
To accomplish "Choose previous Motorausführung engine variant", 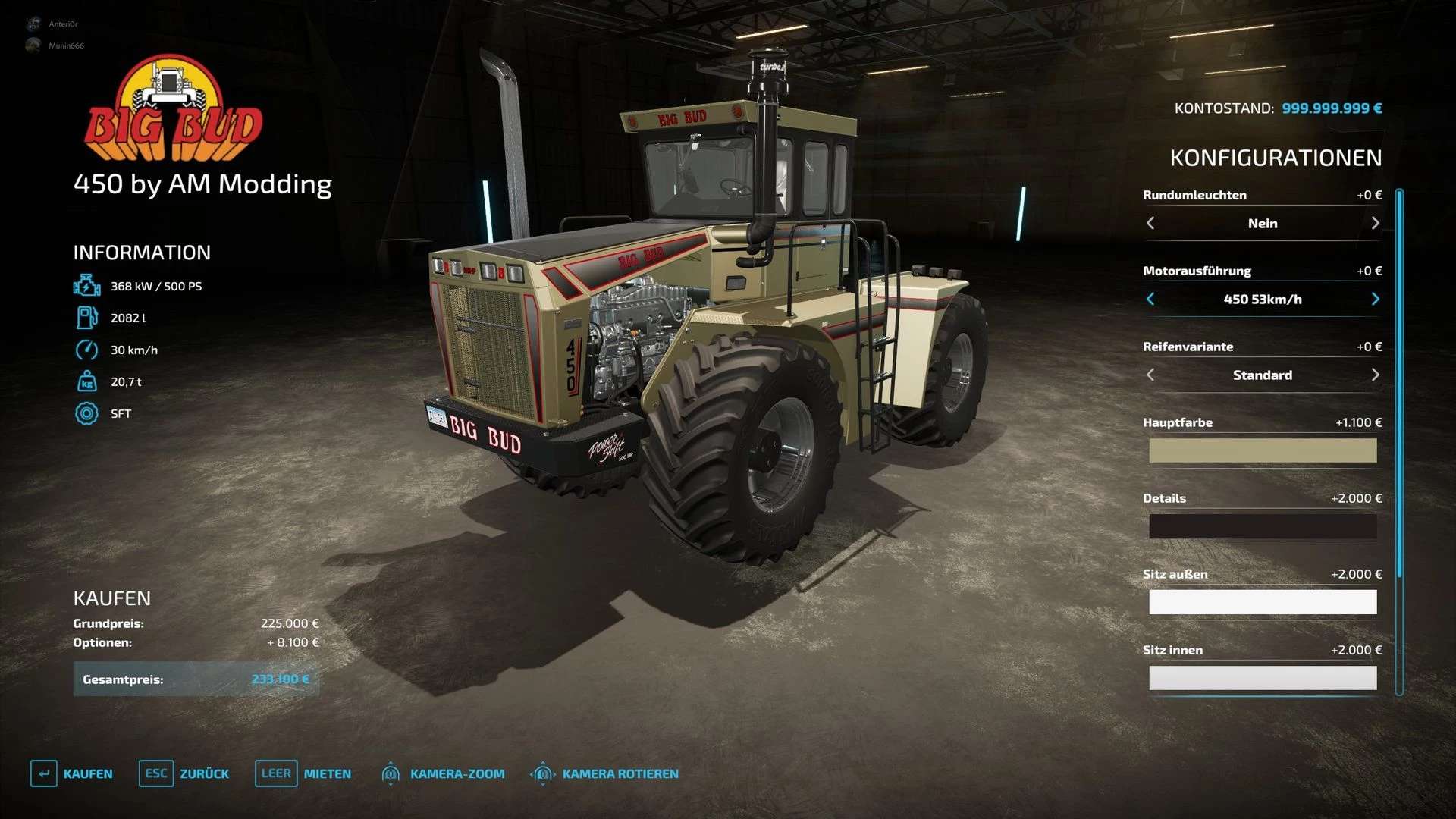I will pos(1150,300).
